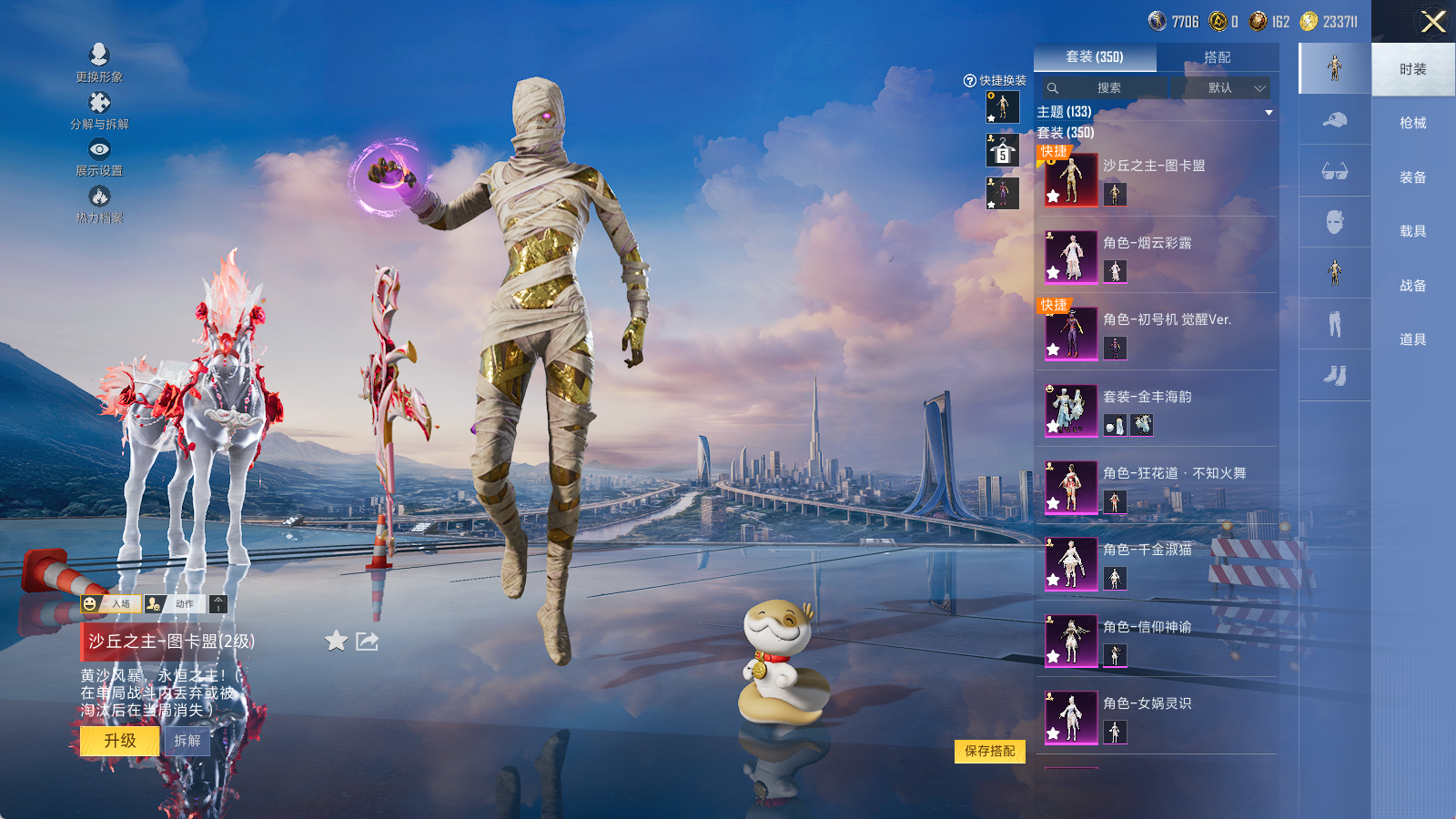Viewport: 1456px width, 819px height.
Task: Choose the 道具 items category
Action: 1412,339
